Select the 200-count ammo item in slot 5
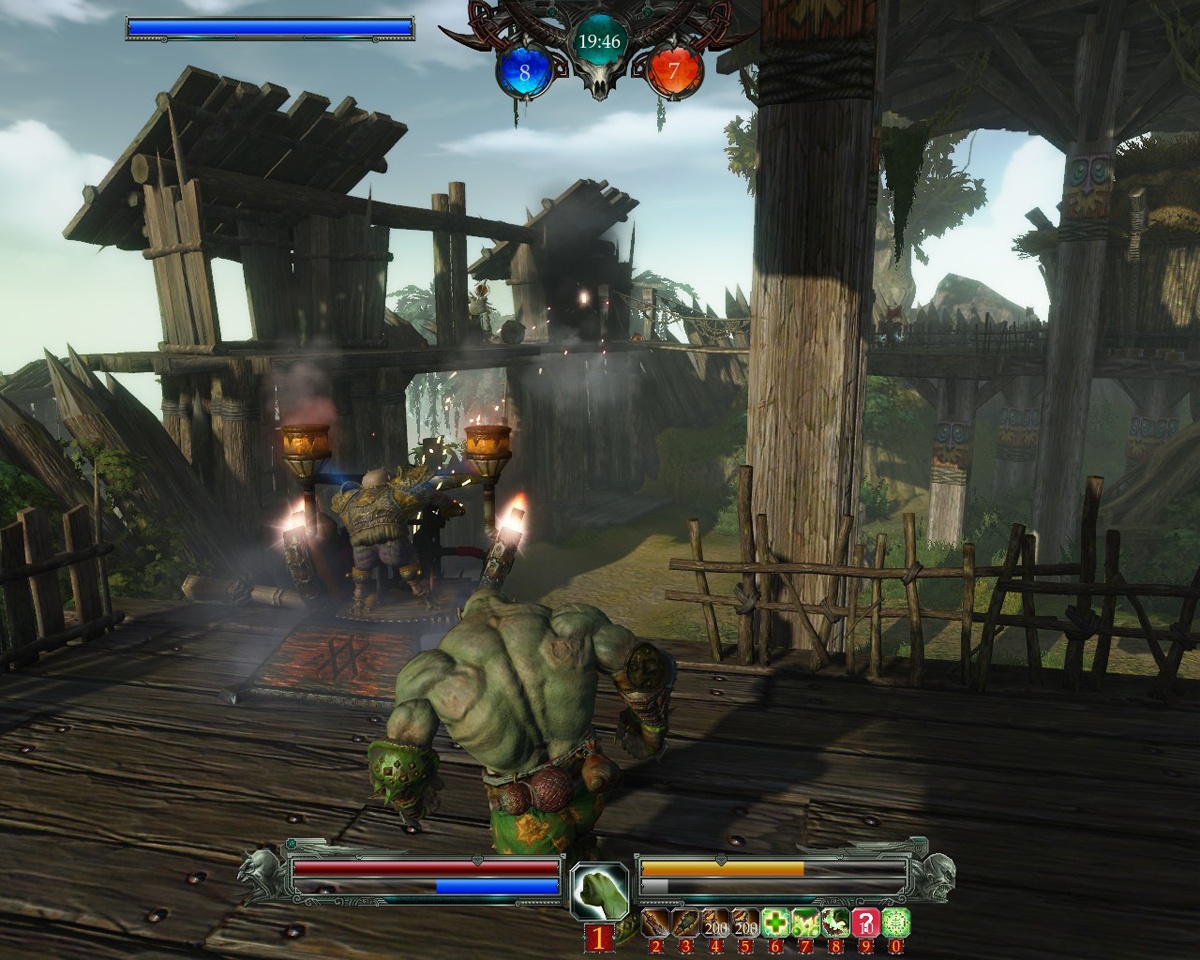The height and width of the screenshot is (960, 1200). [746, 922]
